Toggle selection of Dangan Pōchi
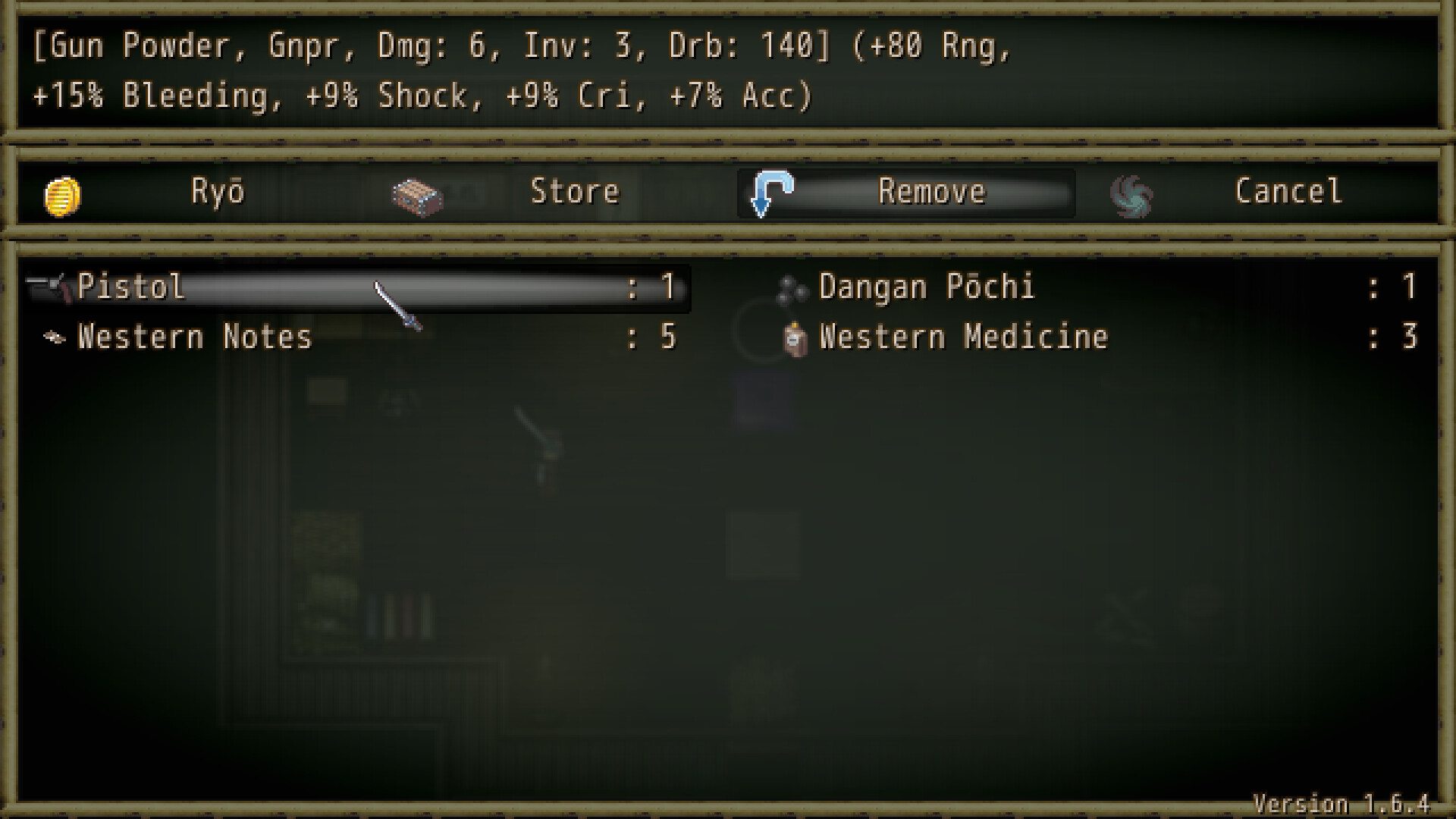 925,287
